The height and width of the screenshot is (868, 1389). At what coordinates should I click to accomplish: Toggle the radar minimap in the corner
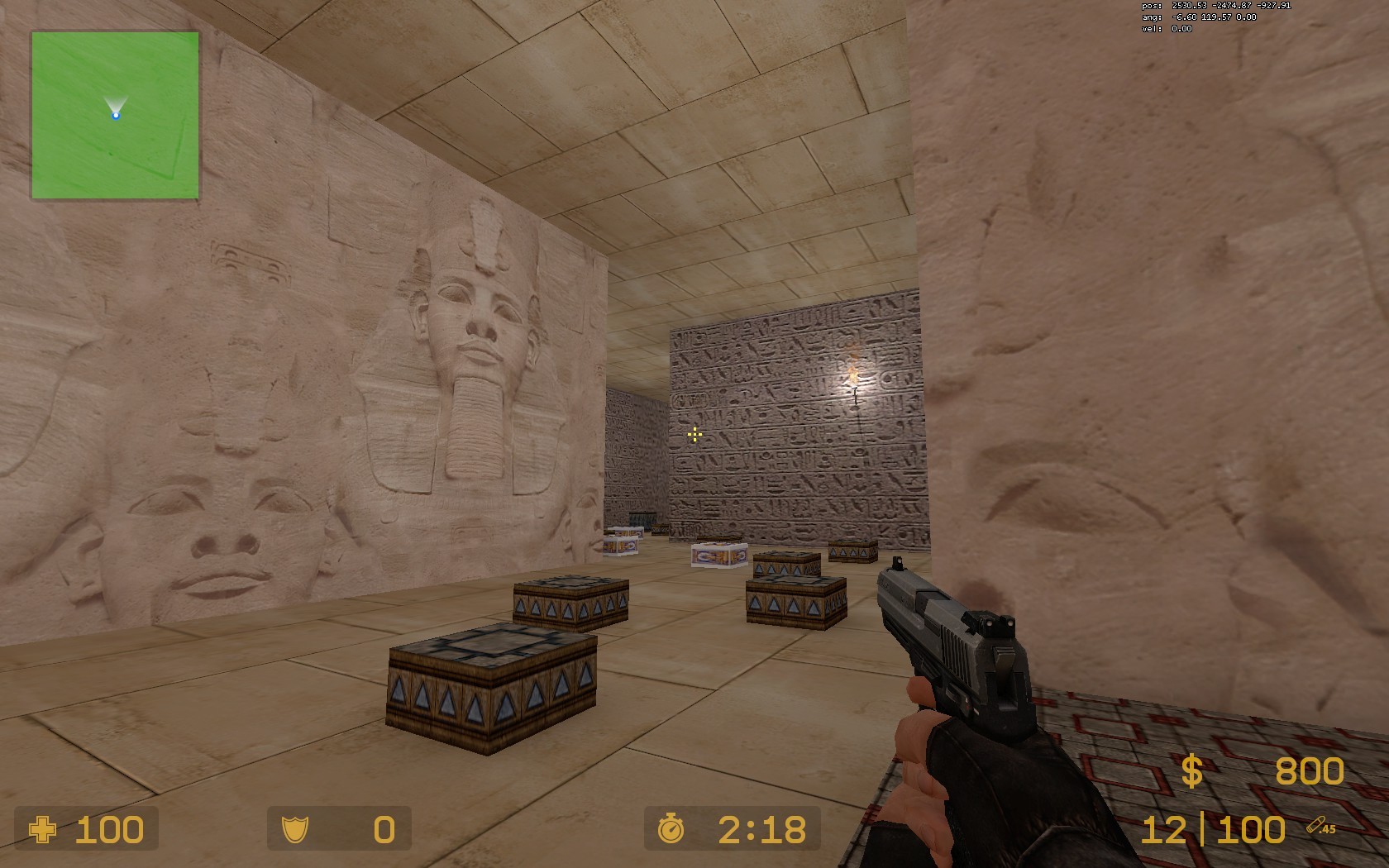tap(116, 116)
